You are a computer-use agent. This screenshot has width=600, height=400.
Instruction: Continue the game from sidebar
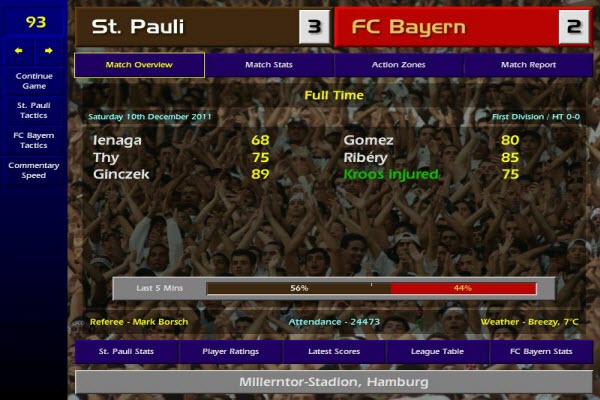pyautogui.click(x=34, y=80)
